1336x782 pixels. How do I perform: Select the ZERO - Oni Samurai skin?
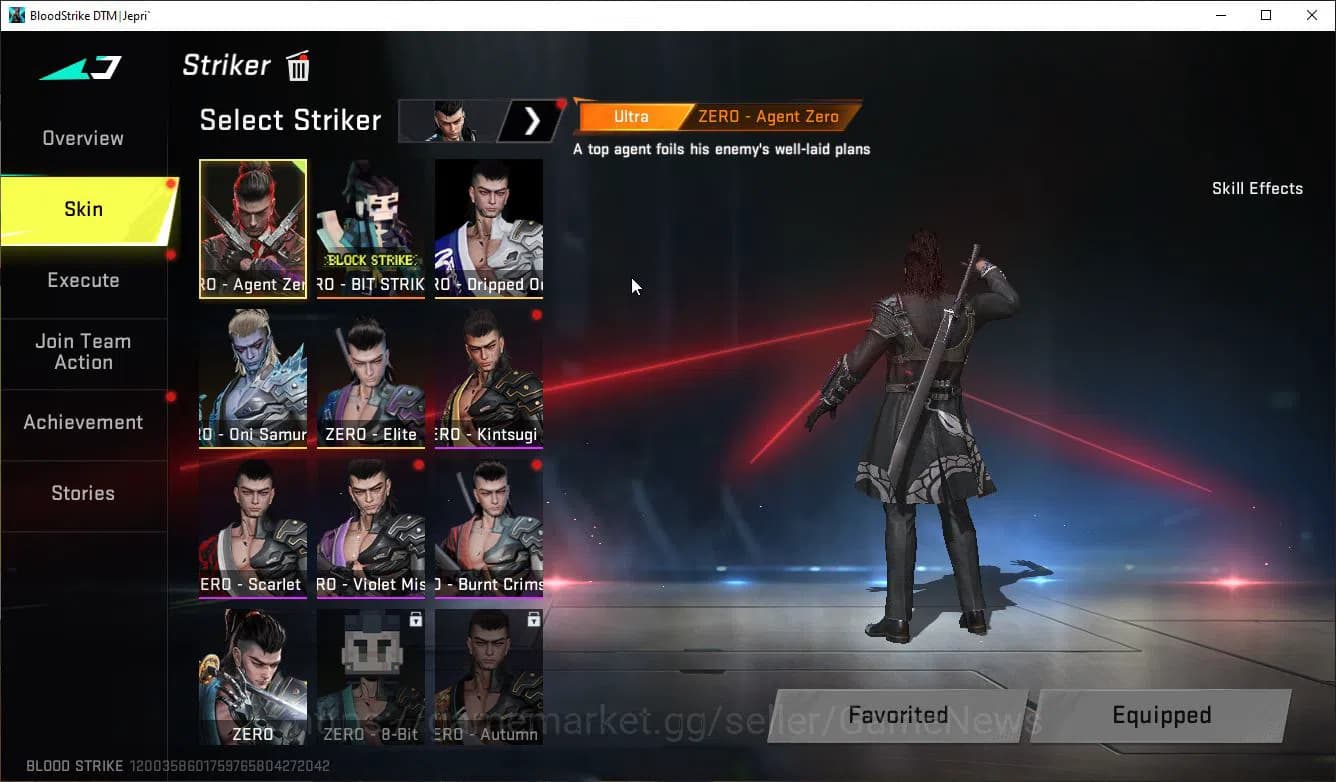(253, 378)
